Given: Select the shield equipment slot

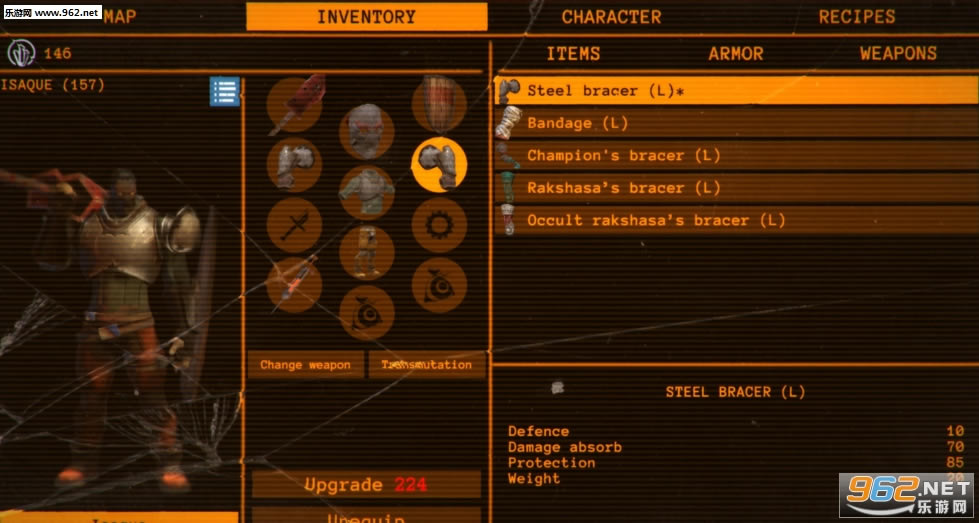Looking at the screenshot, I should pyautogui.click(x=439, y=103).
